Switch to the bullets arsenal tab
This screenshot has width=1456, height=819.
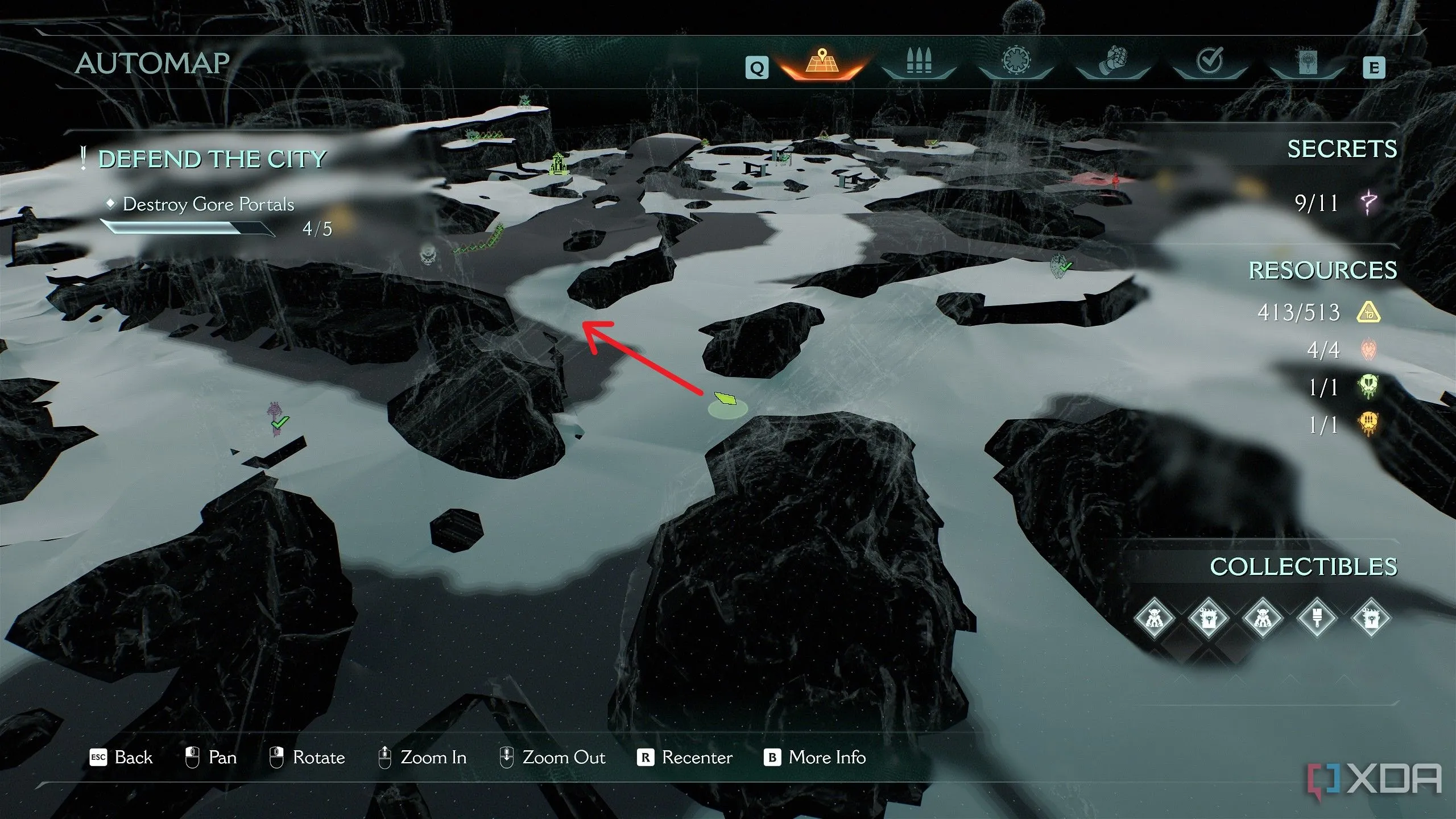pyautogui.click(x=918, y=63)
